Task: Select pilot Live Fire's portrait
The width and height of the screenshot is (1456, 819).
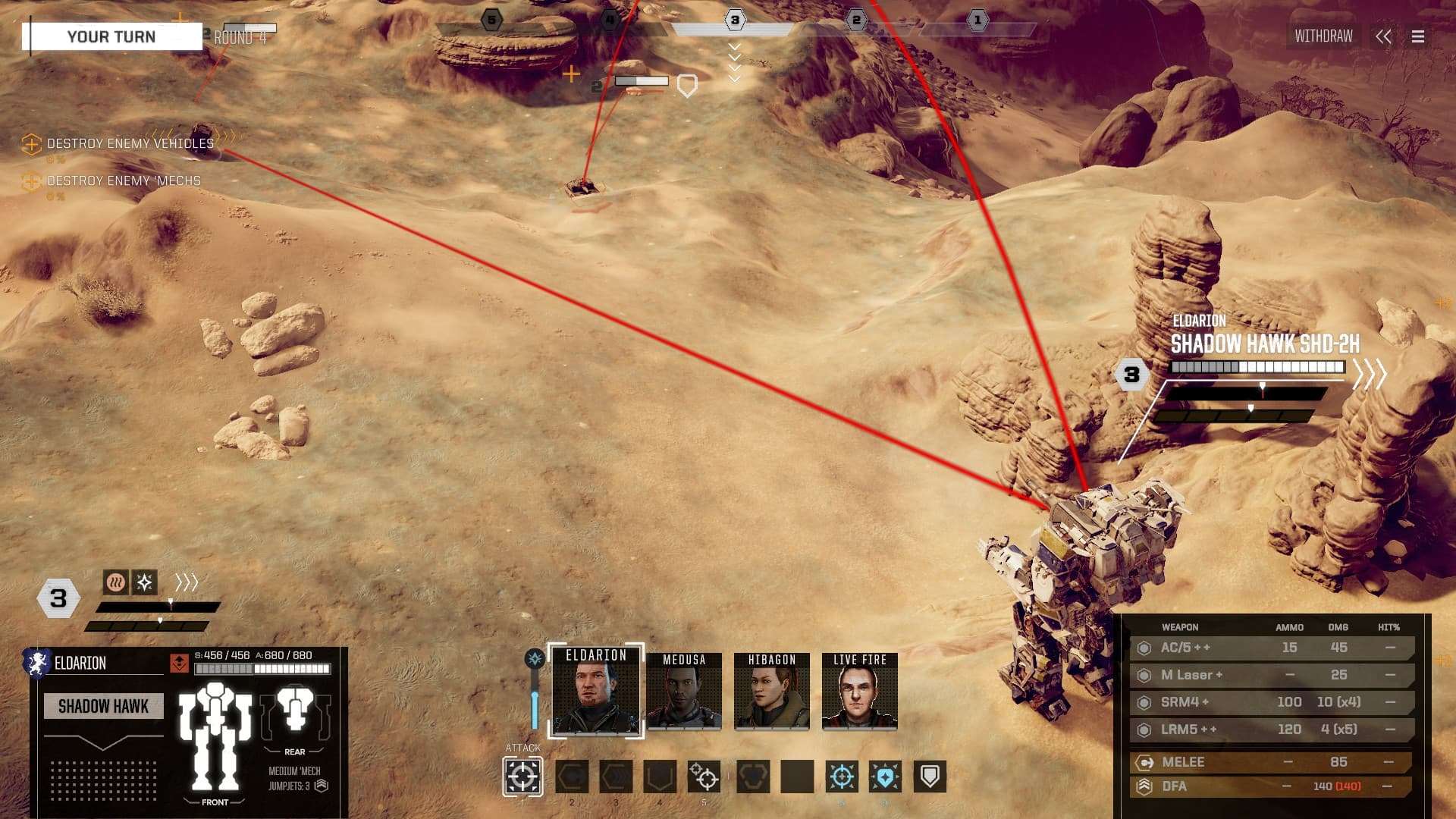Action: coord(860,692)
